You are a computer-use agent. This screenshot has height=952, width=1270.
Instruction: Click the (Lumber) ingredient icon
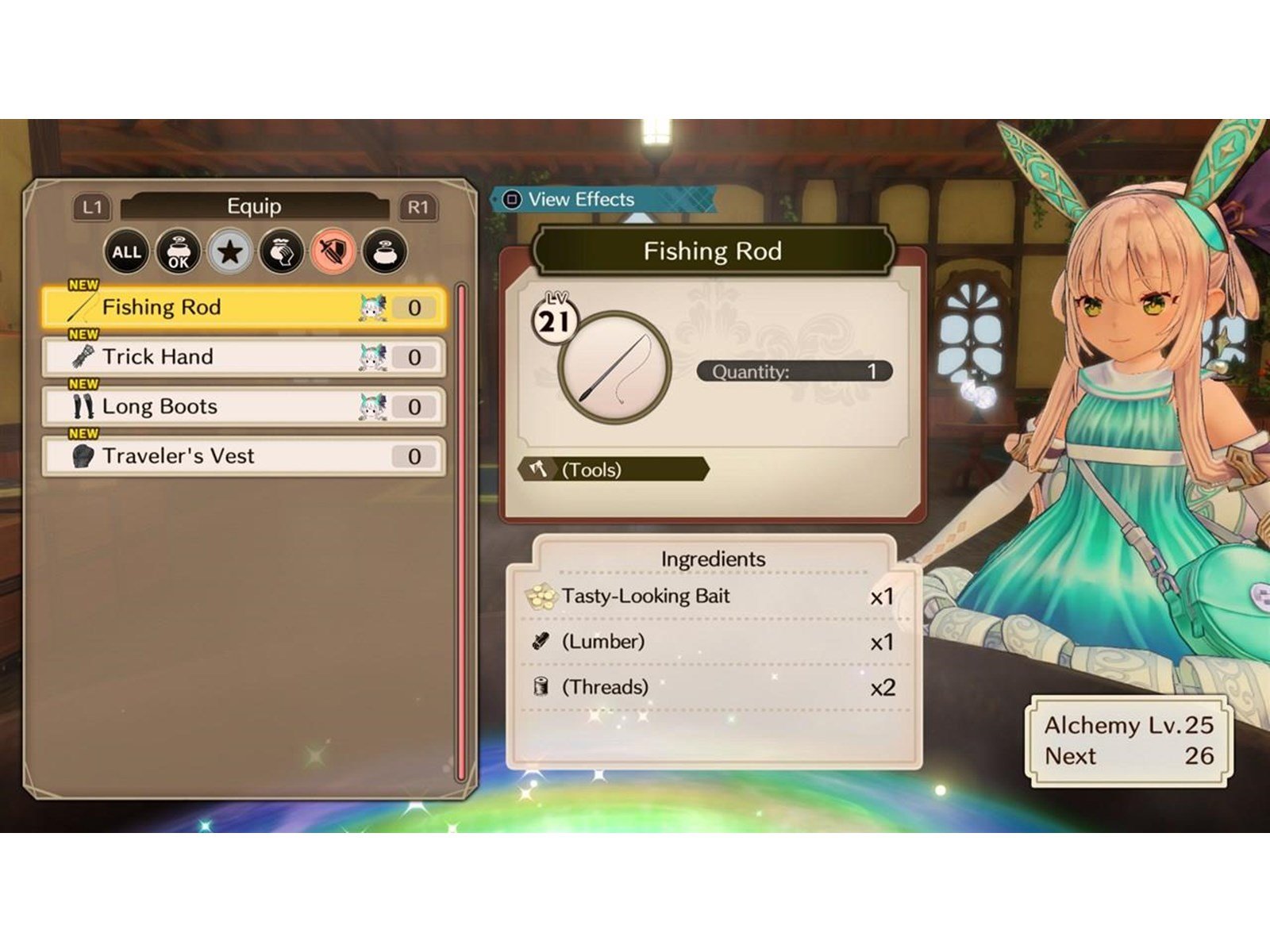click(540, 642)
